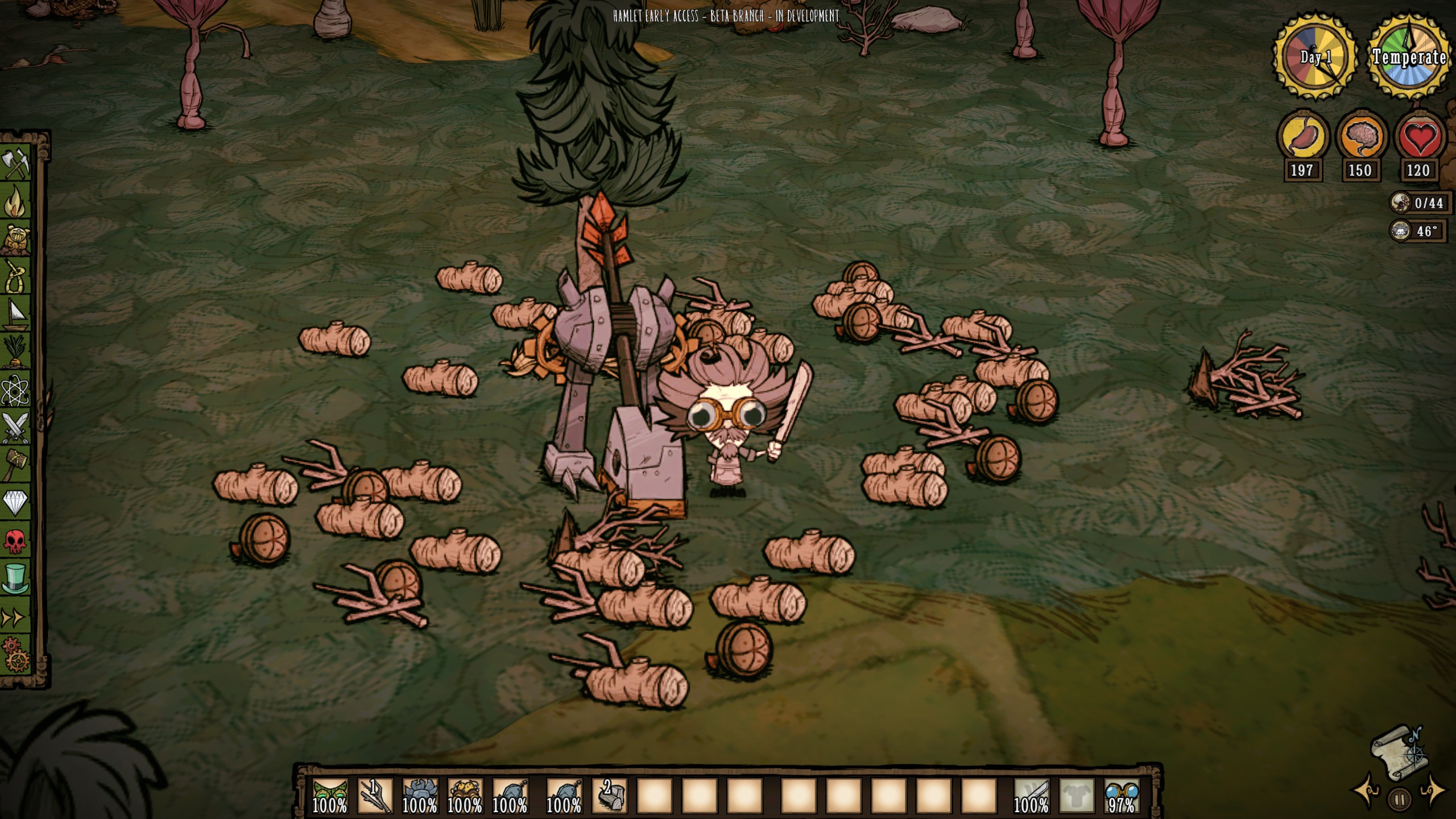Switch to the sailboat Nautical crafting tab
The image size is (1456, 819).
click(16, 315)
